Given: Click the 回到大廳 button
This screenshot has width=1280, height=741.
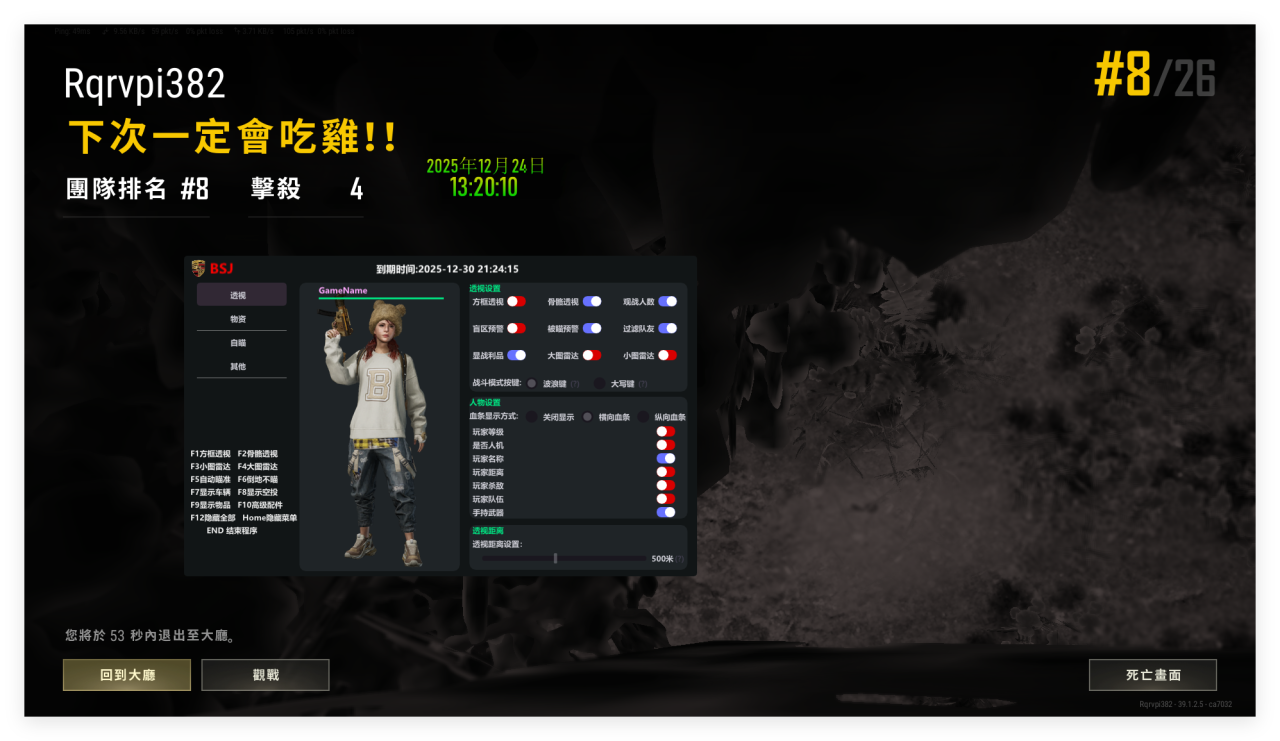Looking at the screenshot, I should (126, 675).
